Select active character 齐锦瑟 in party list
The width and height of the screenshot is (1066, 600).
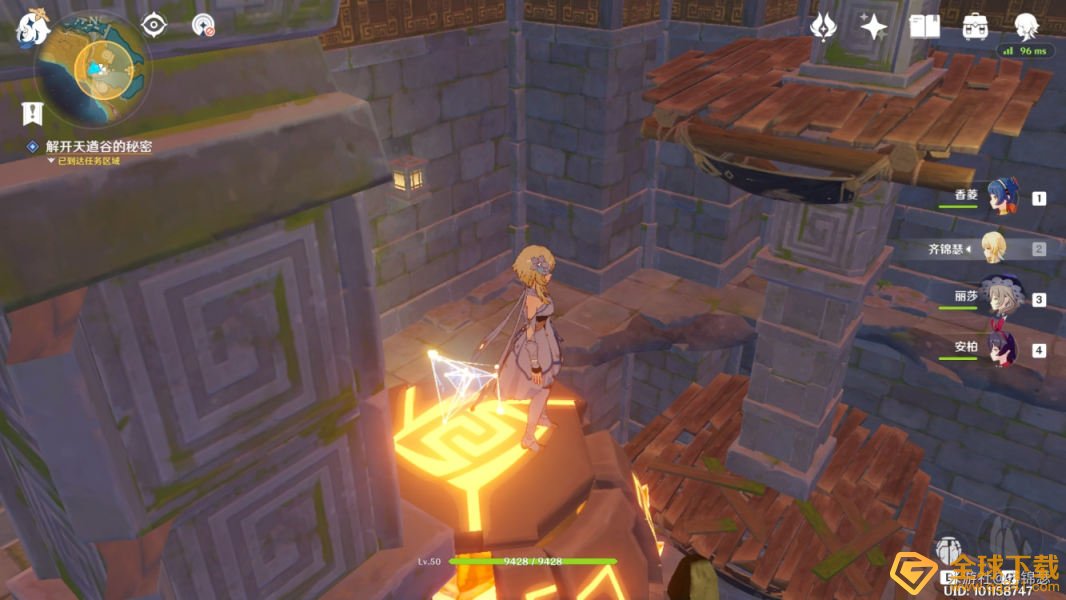[x=994, y=247]
